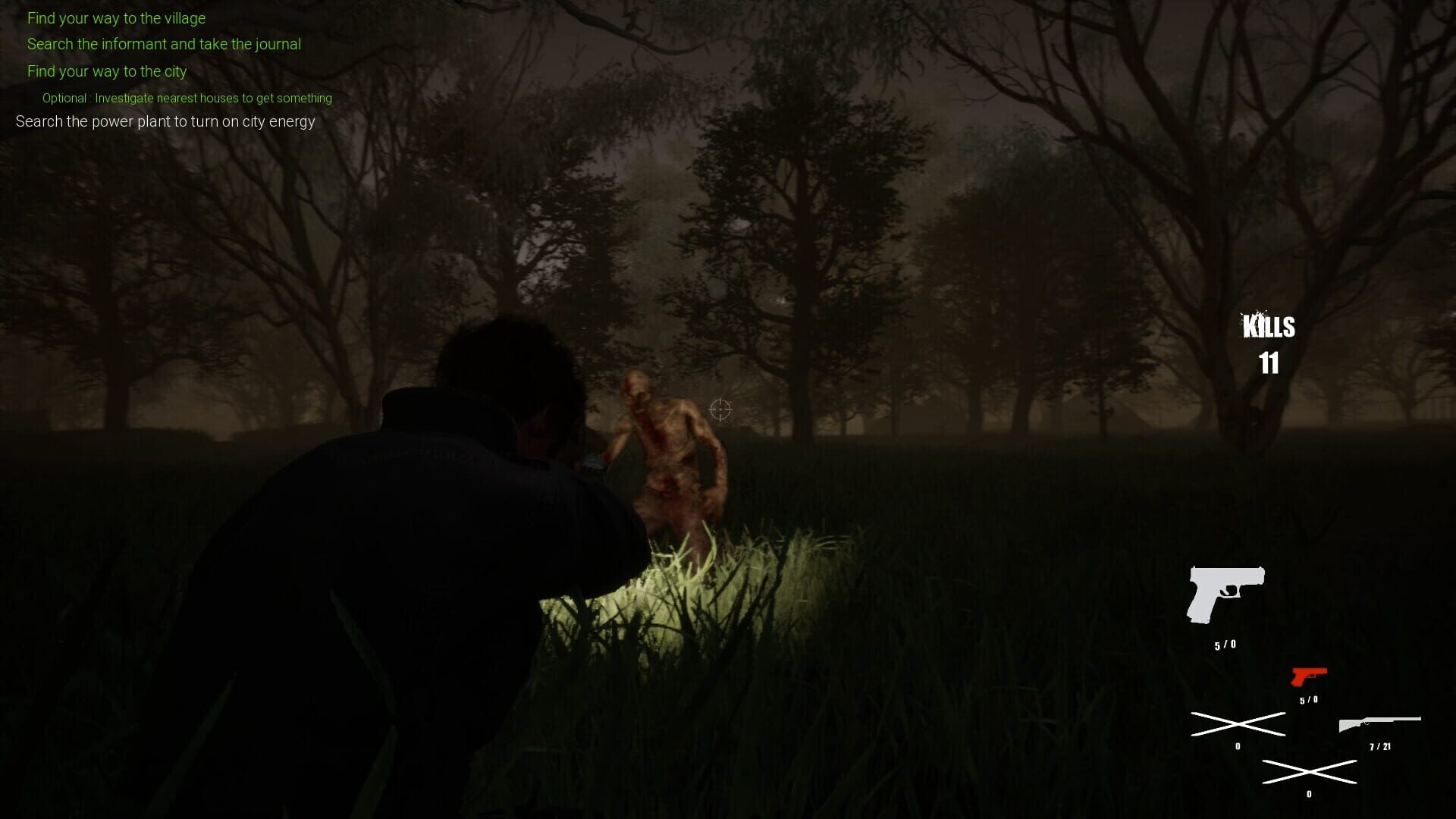This screenshot has height=819, width=1456.
Task: Click the kill count number 11
Action: click(x=1269, y=362)
